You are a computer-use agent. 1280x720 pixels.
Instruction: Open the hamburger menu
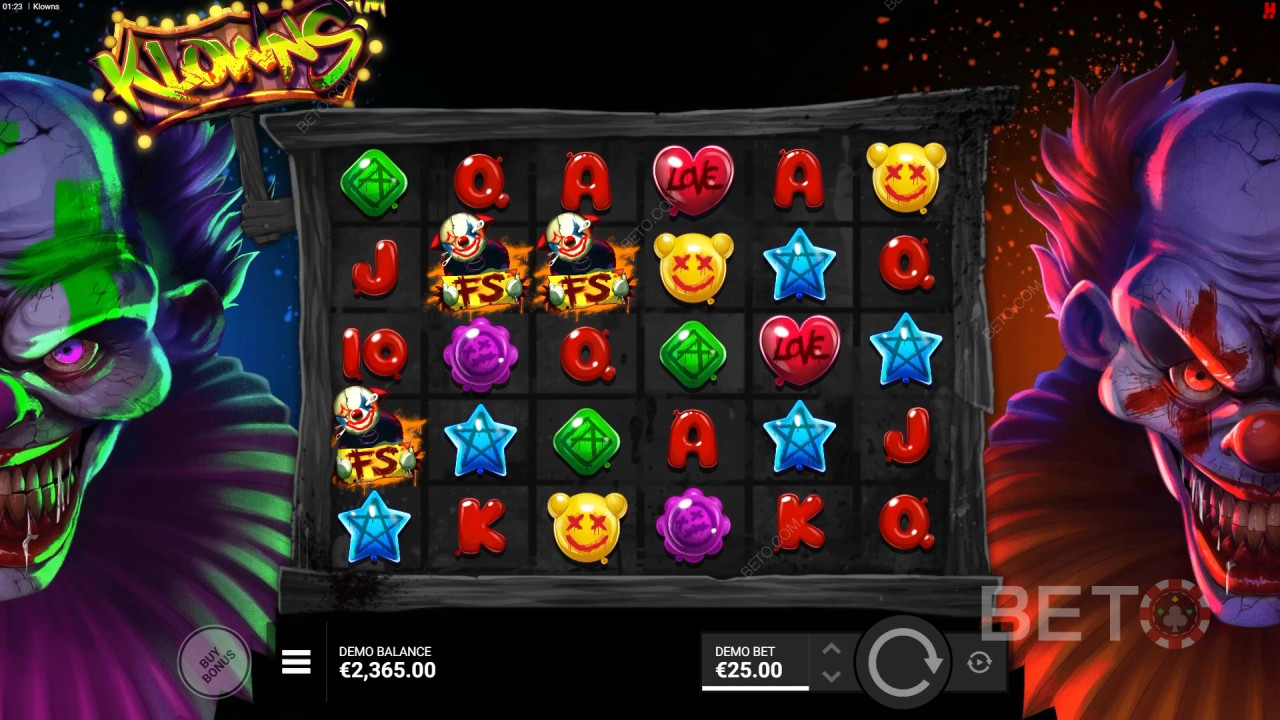tap(296, 662)
